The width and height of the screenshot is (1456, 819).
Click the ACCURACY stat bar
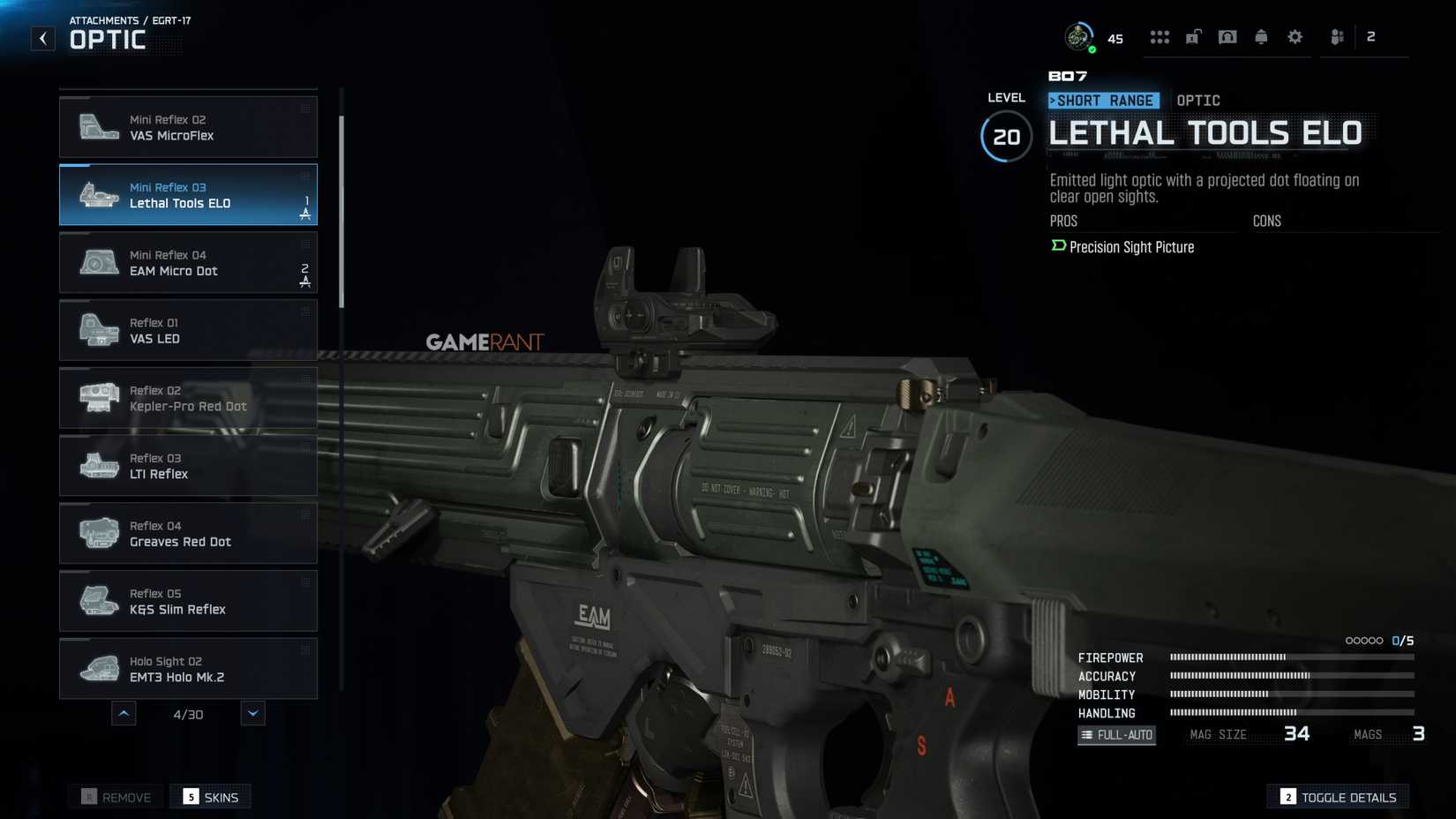1288,676
